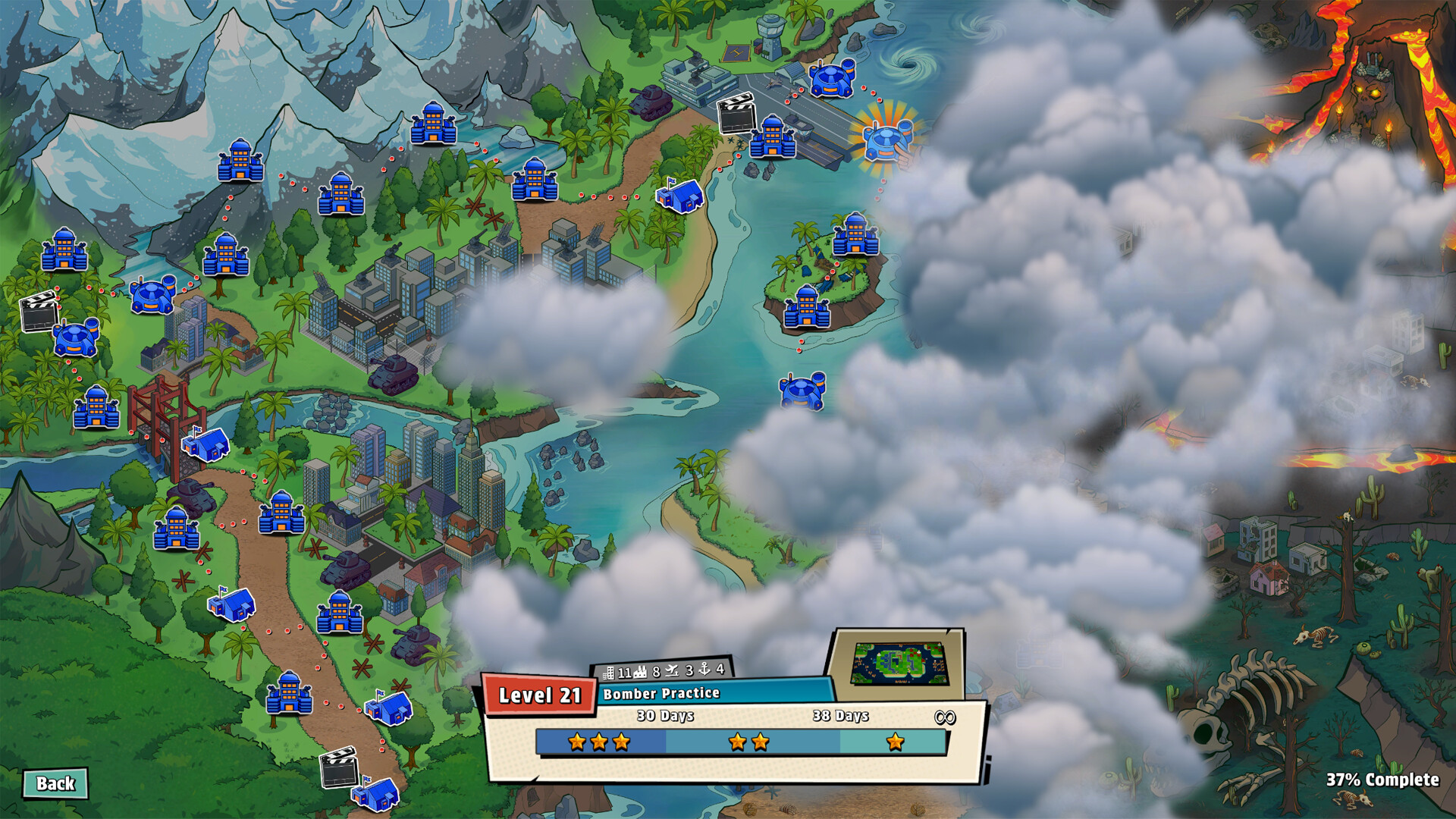Choose the blue dome level near the control tower
Viewport: 1456px width, 819px height.
pos(832,78)
